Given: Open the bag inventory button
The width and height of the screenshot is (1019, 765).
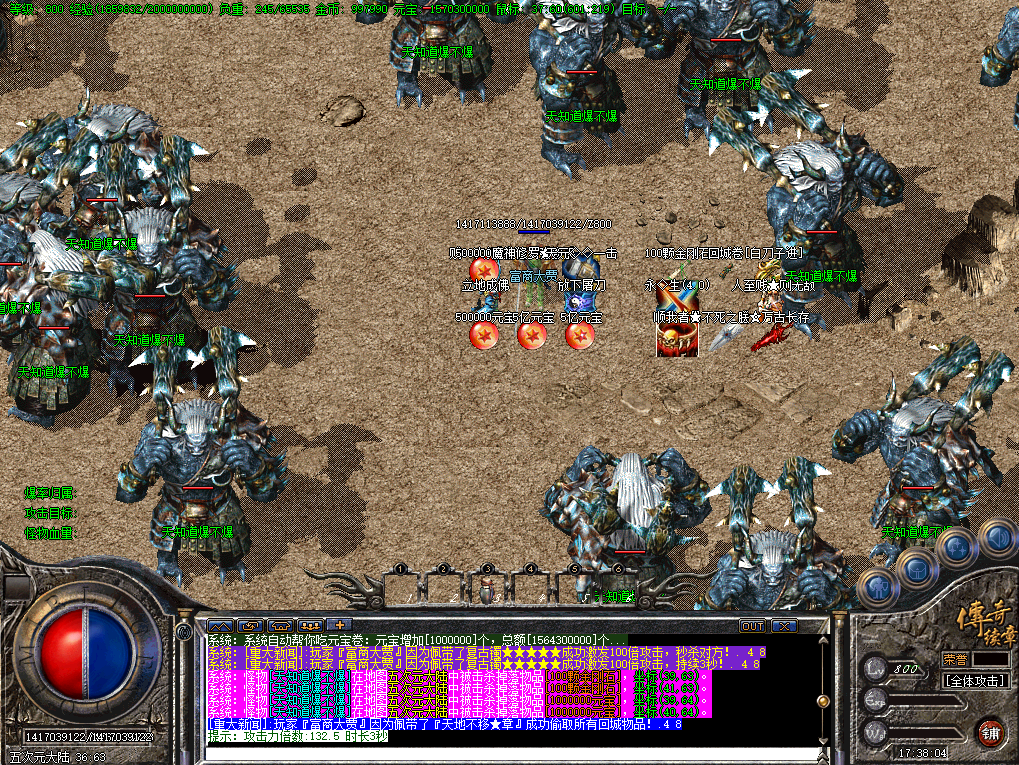Looking at the screenshot, I should pyautogui.click(x=916, y=569).
